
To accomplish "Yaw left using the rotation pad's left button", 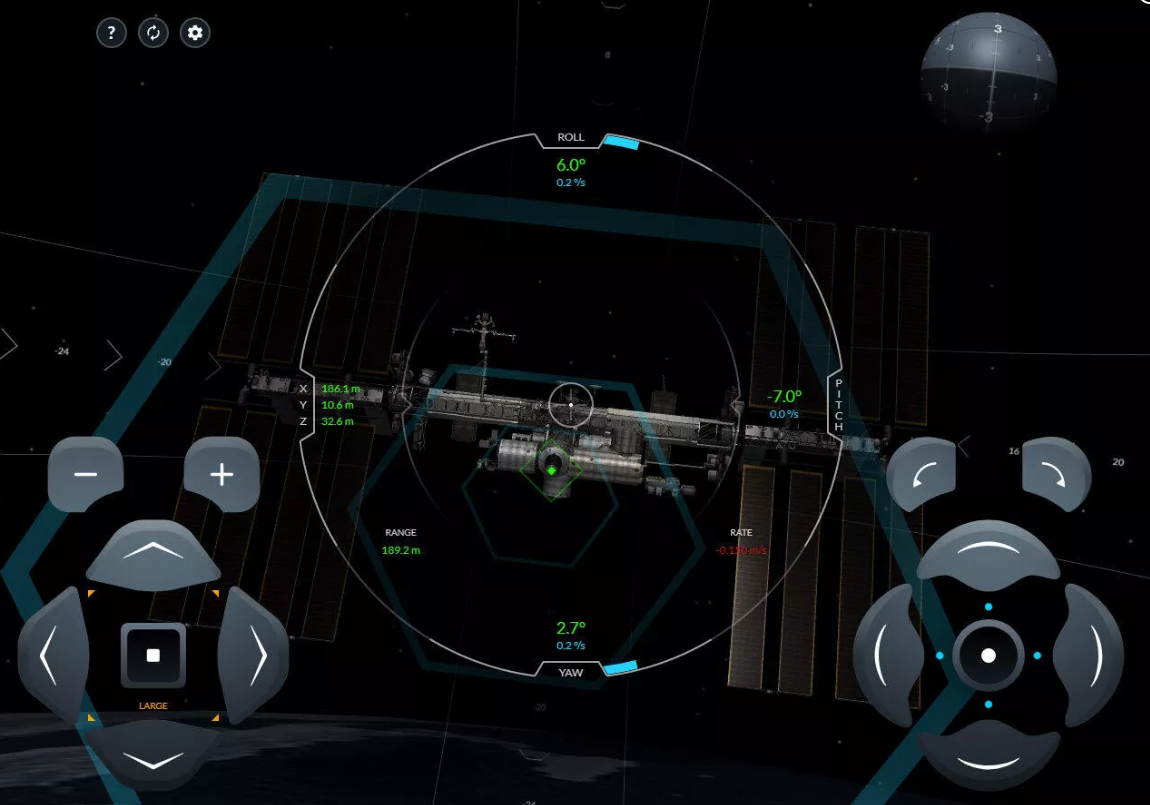I will tap(884, 656).
